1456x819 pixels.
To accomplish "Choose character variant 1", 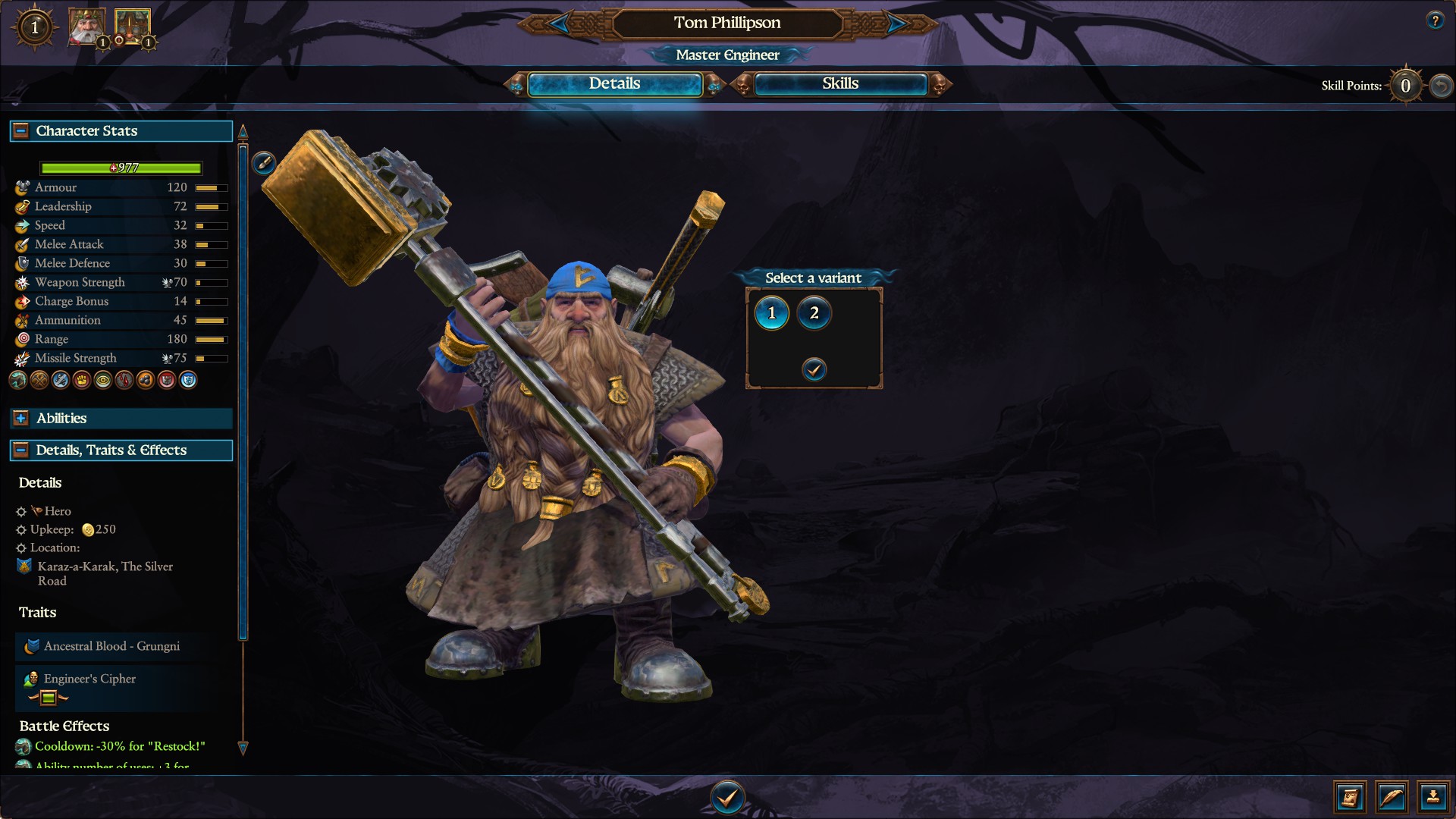I will point(772,313).
